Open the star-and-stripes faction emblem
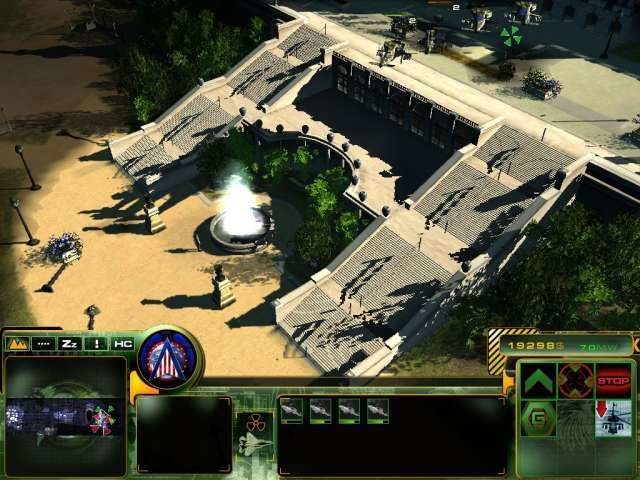This screenshot has height=480, width=640. (170, 356)
